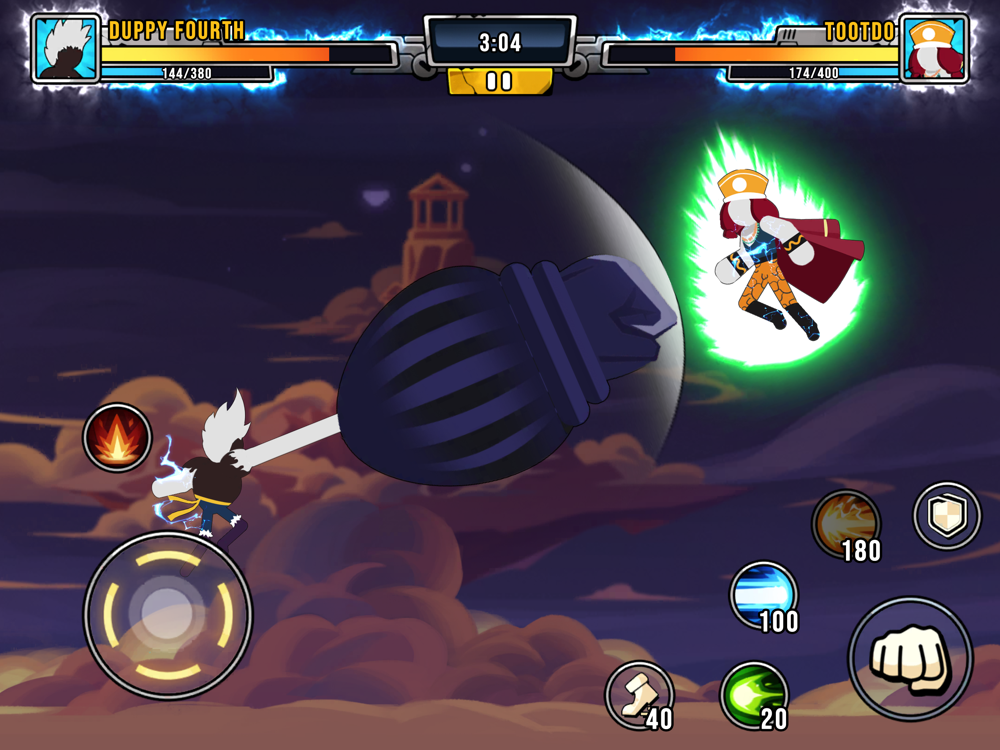Viewport: 1000px width, 750px height.
Task: Tap the virtual movement joystick
Action: pyautogui.click(x=168, y=614)
